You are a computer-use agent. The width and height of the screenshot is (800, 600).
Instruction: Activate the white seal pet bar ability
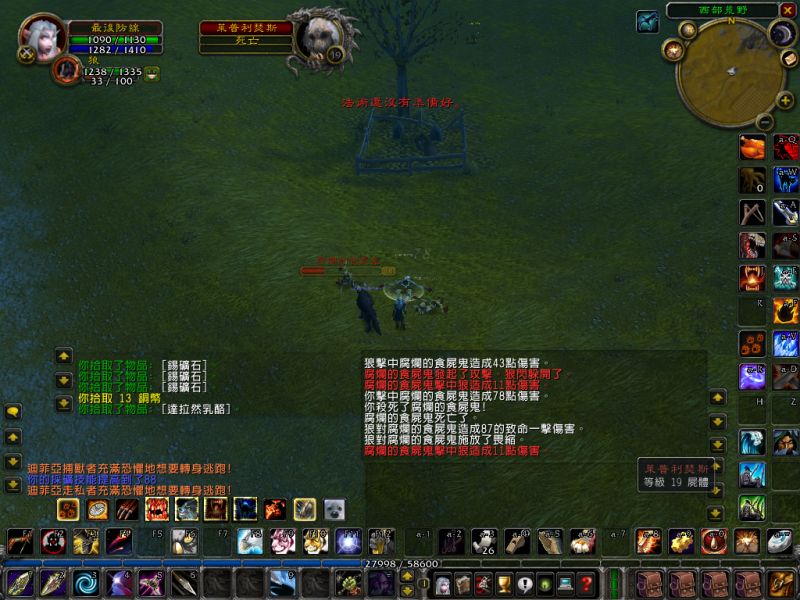pyautogui.click(x=333, y=510)
